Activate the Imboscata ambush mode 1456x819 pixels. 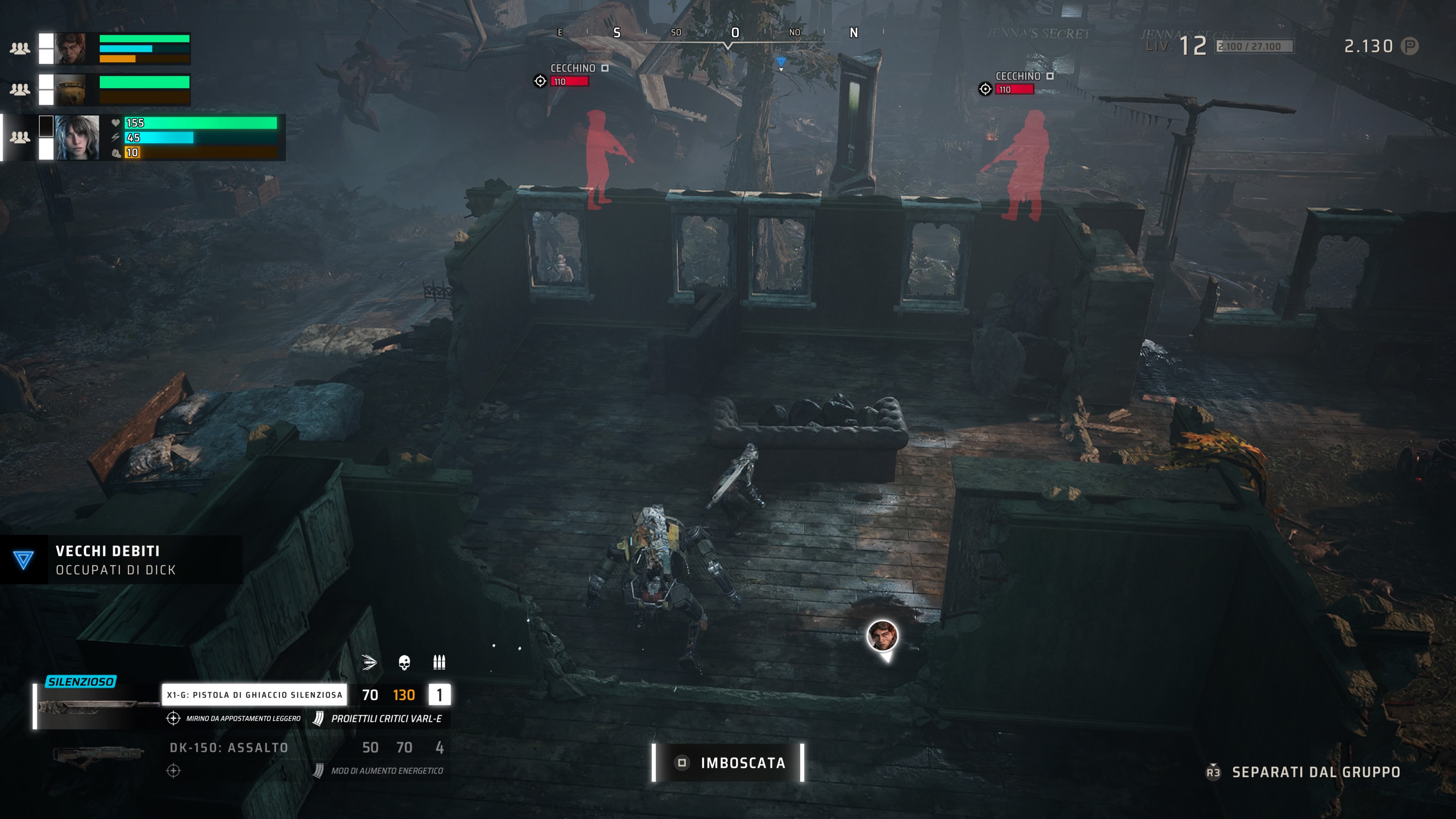click(x=728, y=763)
